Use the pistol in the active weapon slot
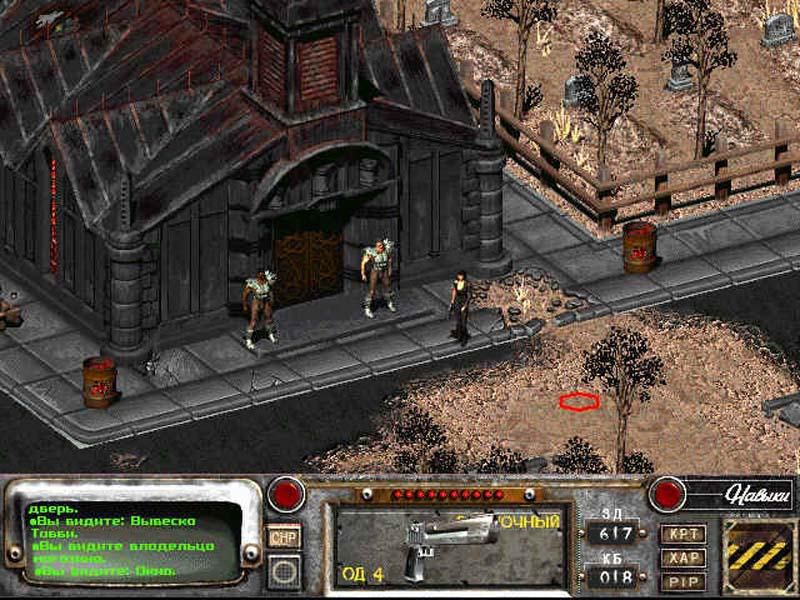Screen dimensions: 800x600 (x=447, y=547)
